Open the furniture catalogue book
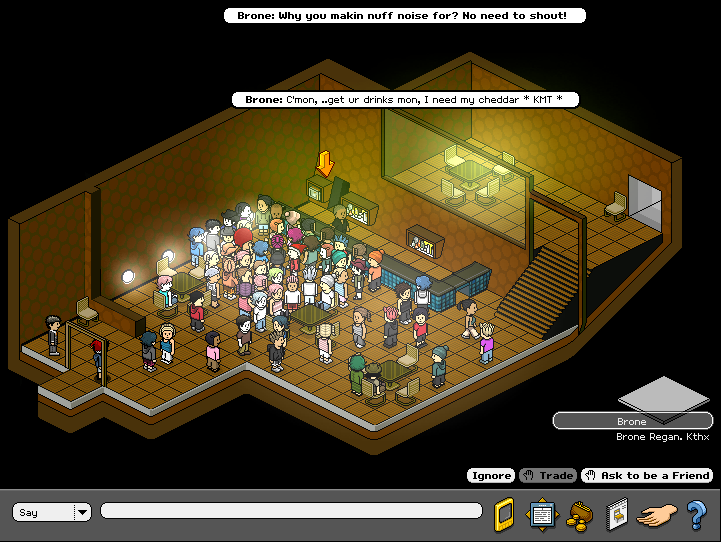Image resolution: width=721 pixels, height=542 pixels. 616,514
